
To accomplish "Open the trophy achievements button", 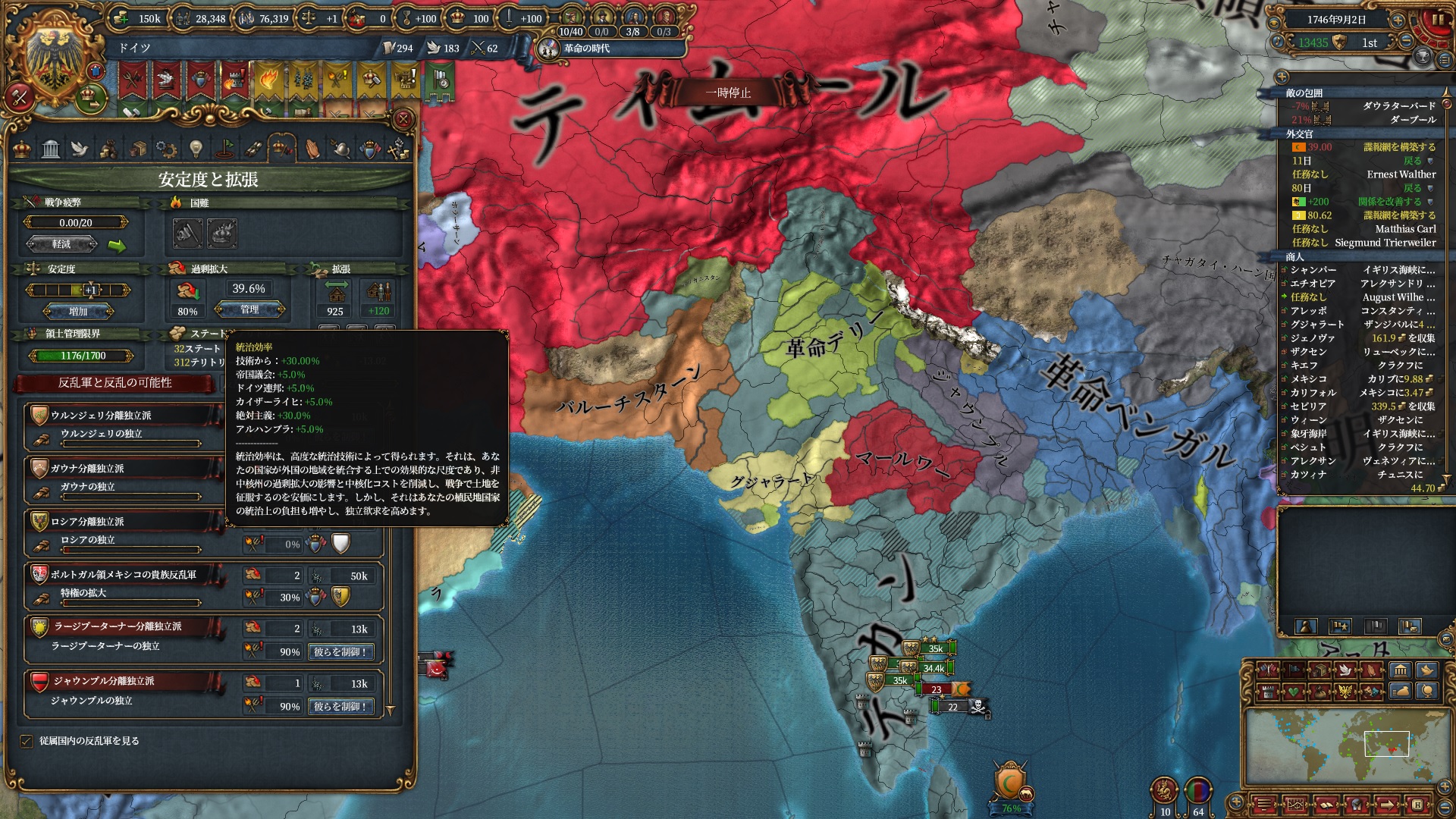I will tap(1423, 57).
